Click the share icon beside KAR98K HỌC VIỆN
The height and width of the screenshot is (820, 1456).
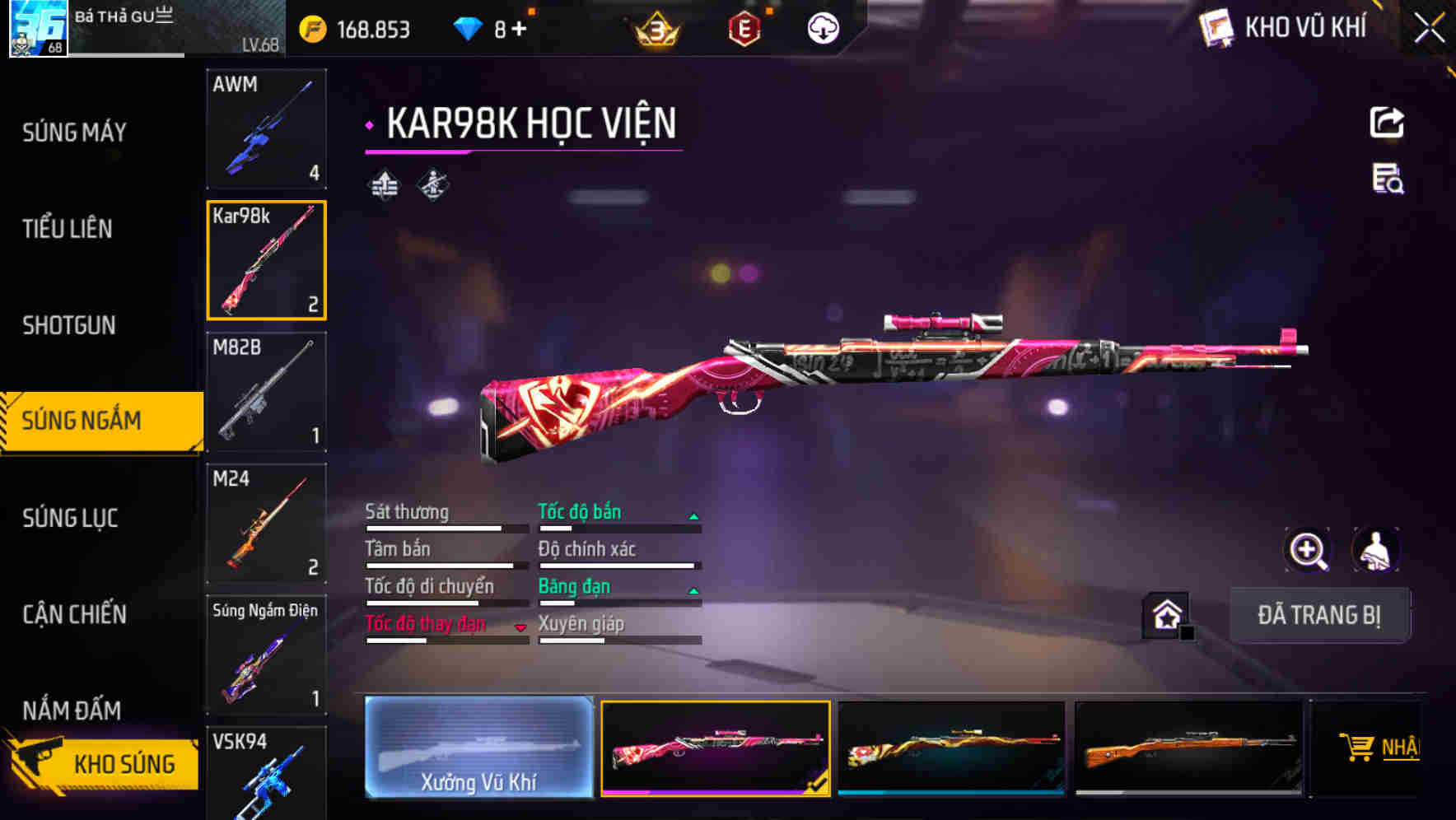(1388, 121)
